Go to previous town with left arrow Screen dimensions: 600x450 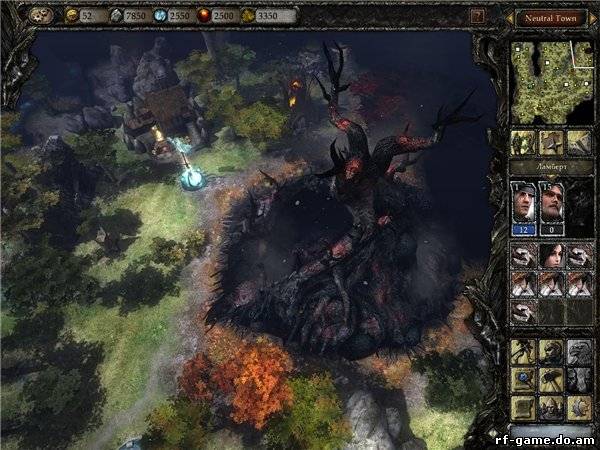click(511, 17)
